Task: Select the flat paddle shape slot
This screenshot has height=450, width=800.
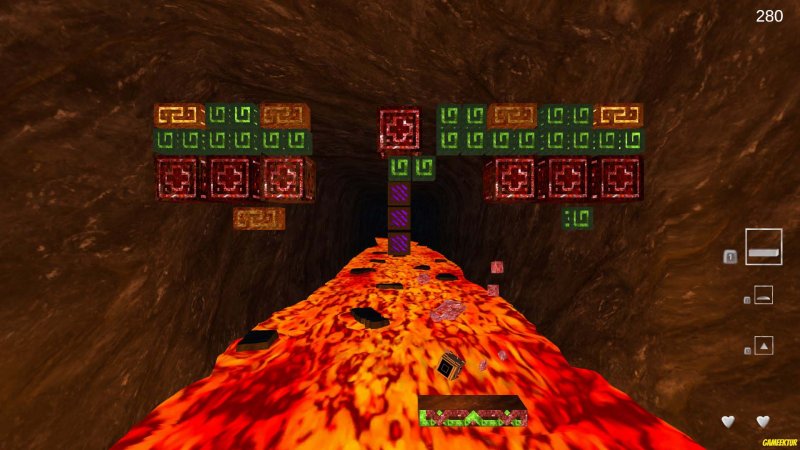Action: (x=763, y=247)
